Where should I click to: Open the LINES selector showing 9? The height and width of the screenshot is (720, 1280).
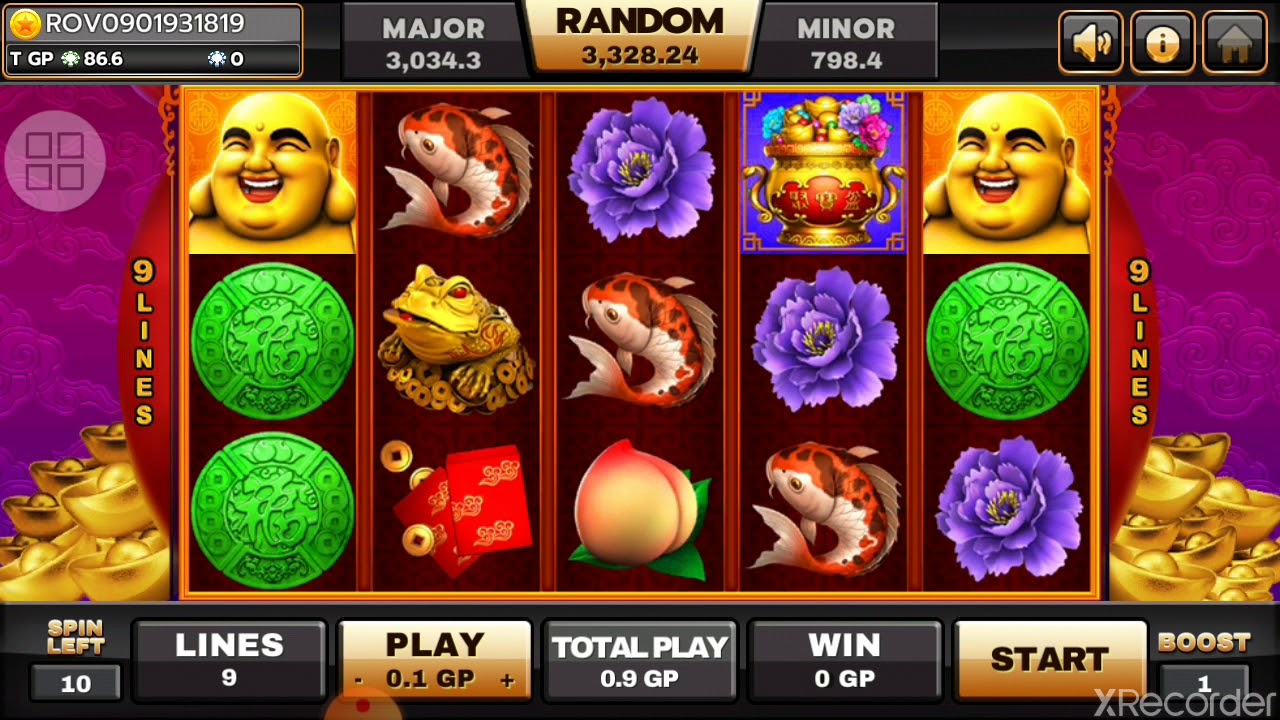[230, 660]
